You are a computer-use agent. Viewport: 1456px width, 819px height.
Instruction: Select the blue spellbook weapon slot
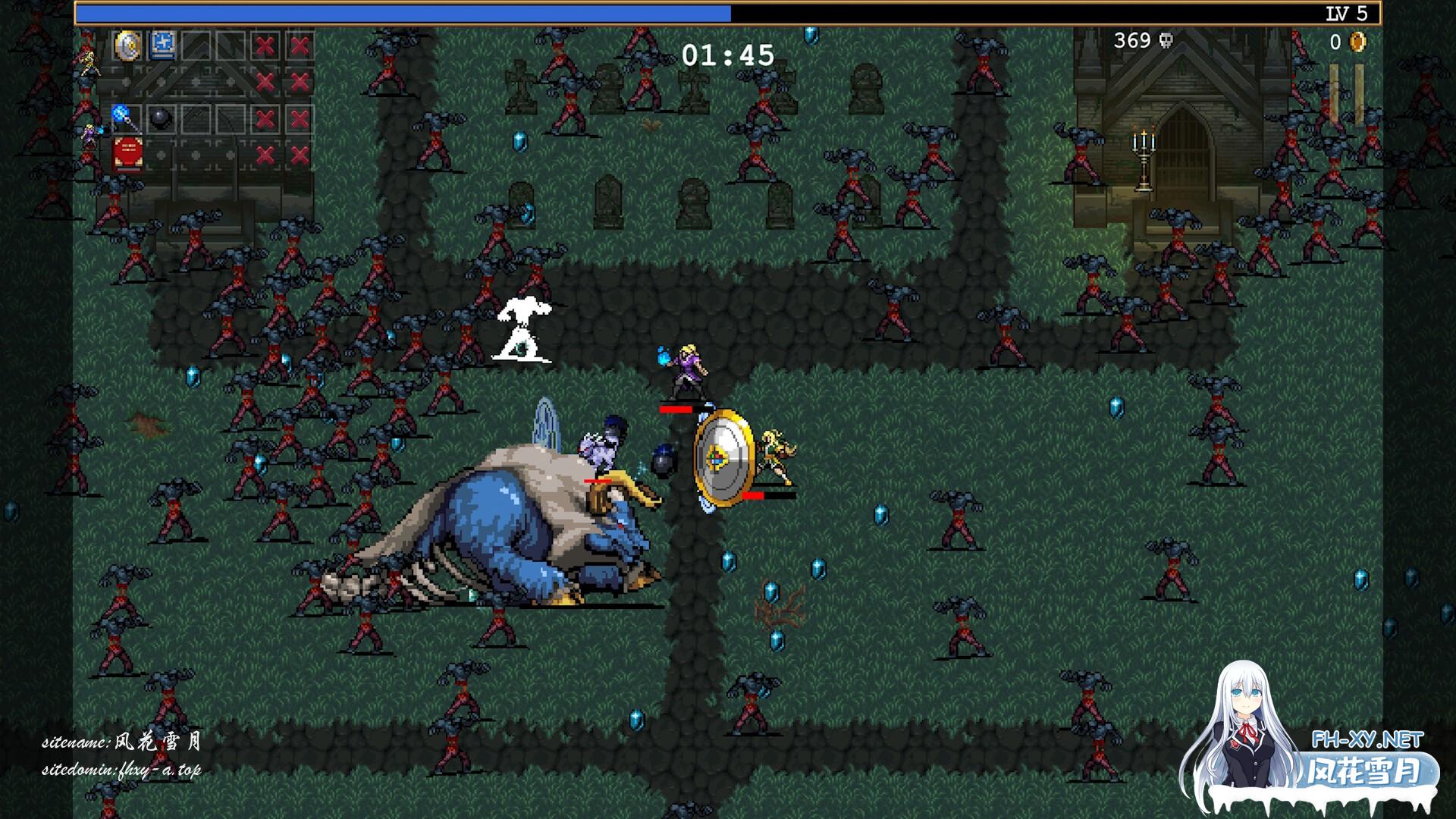click(x=162, y=45)
